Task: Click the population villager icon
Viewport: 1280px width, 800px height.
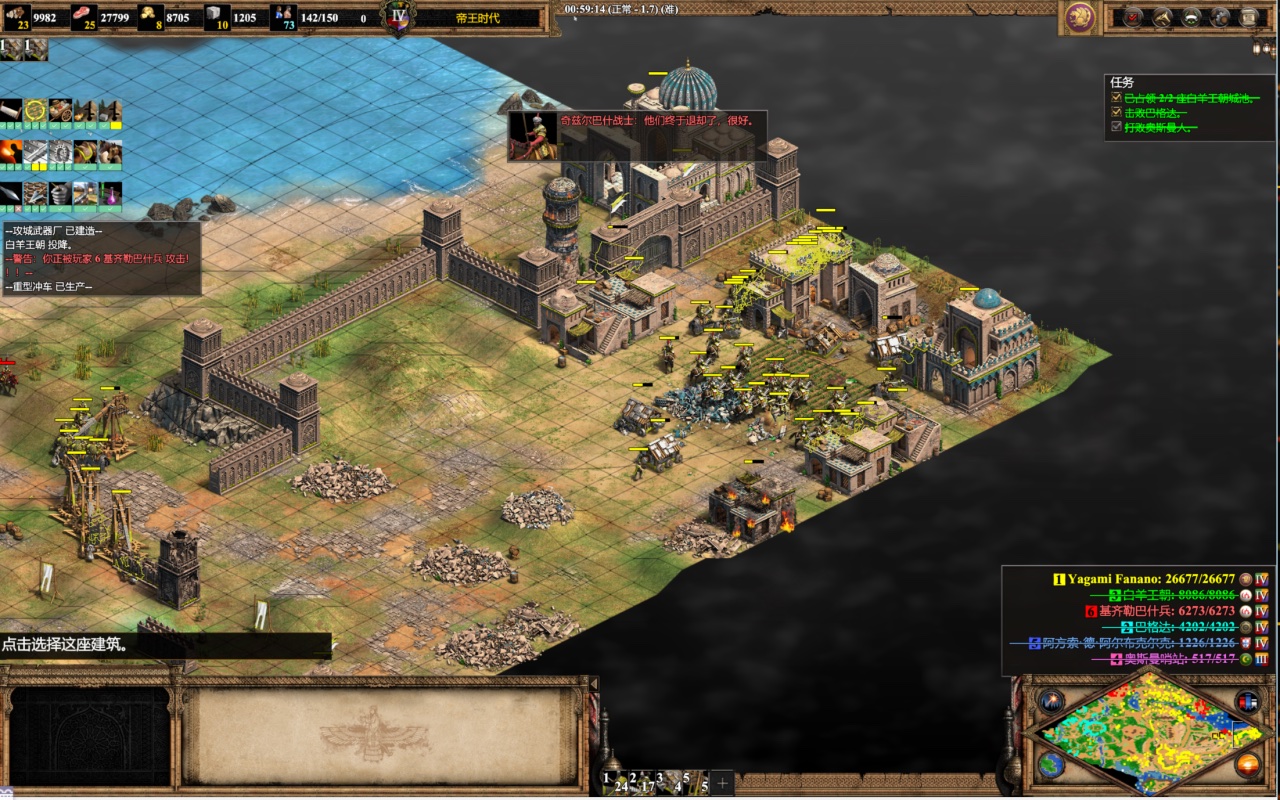Action: click(x=283, y=17)
